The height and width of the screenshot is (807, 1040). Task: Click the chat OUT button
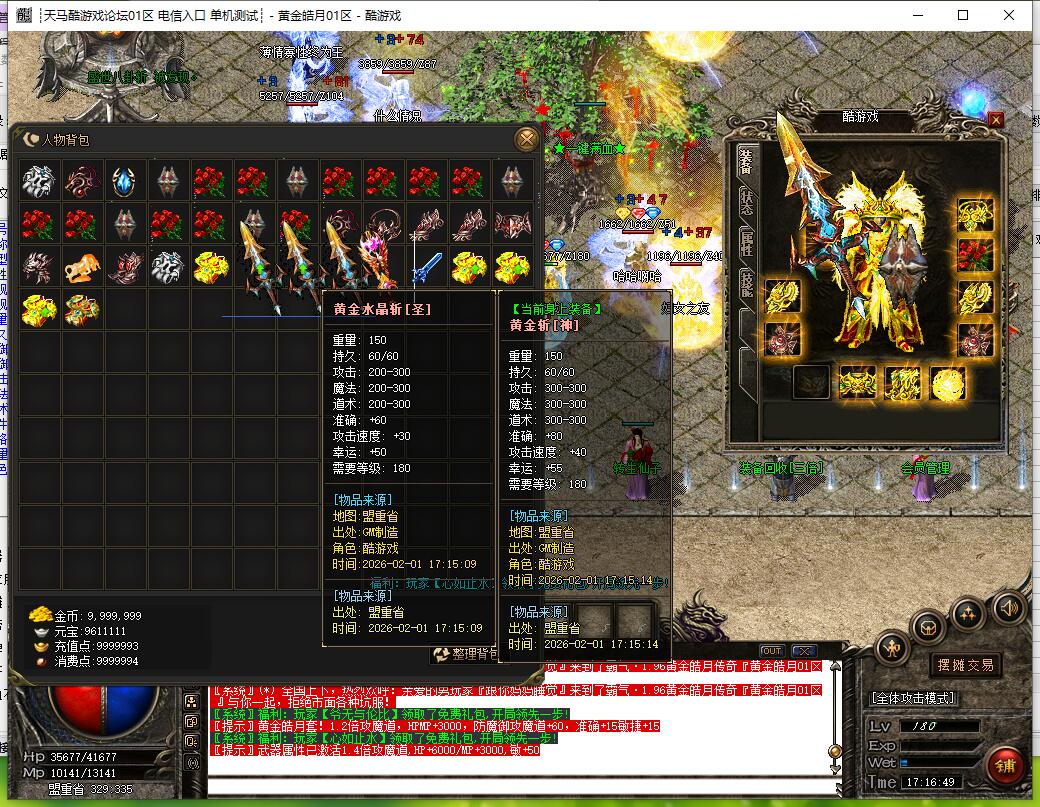[772, 651]
